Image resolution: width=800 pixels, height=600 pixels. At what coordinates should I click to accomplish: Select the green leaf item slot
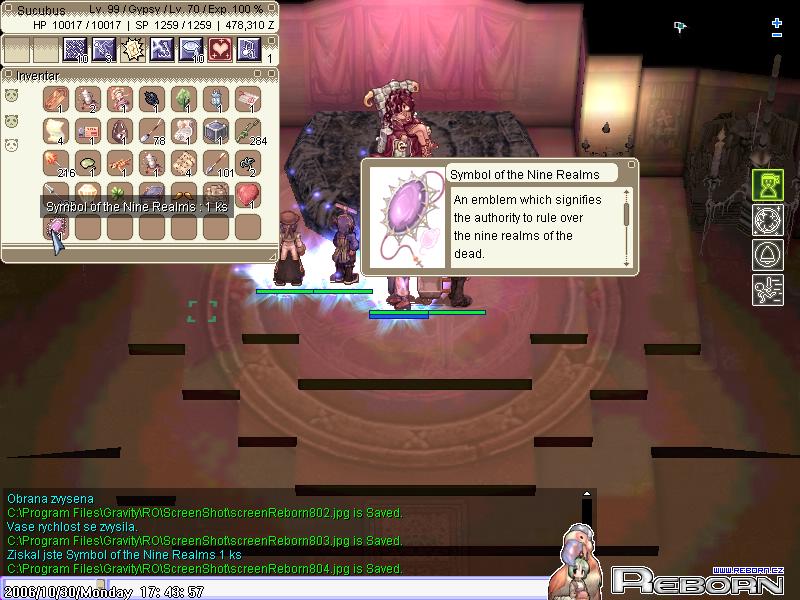tap(184, 99)
